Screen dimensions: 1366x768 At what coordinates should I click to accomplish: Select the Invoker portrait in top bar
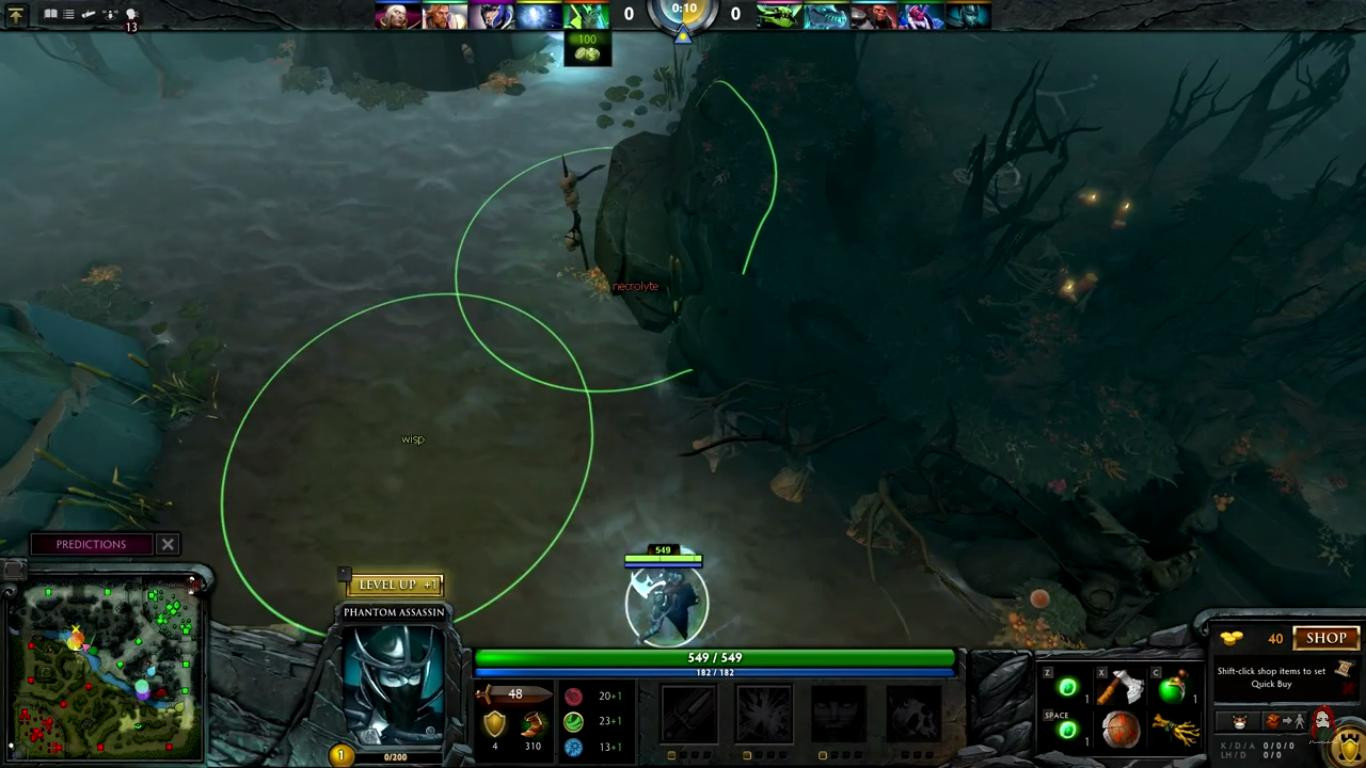(x=393, y=15)
